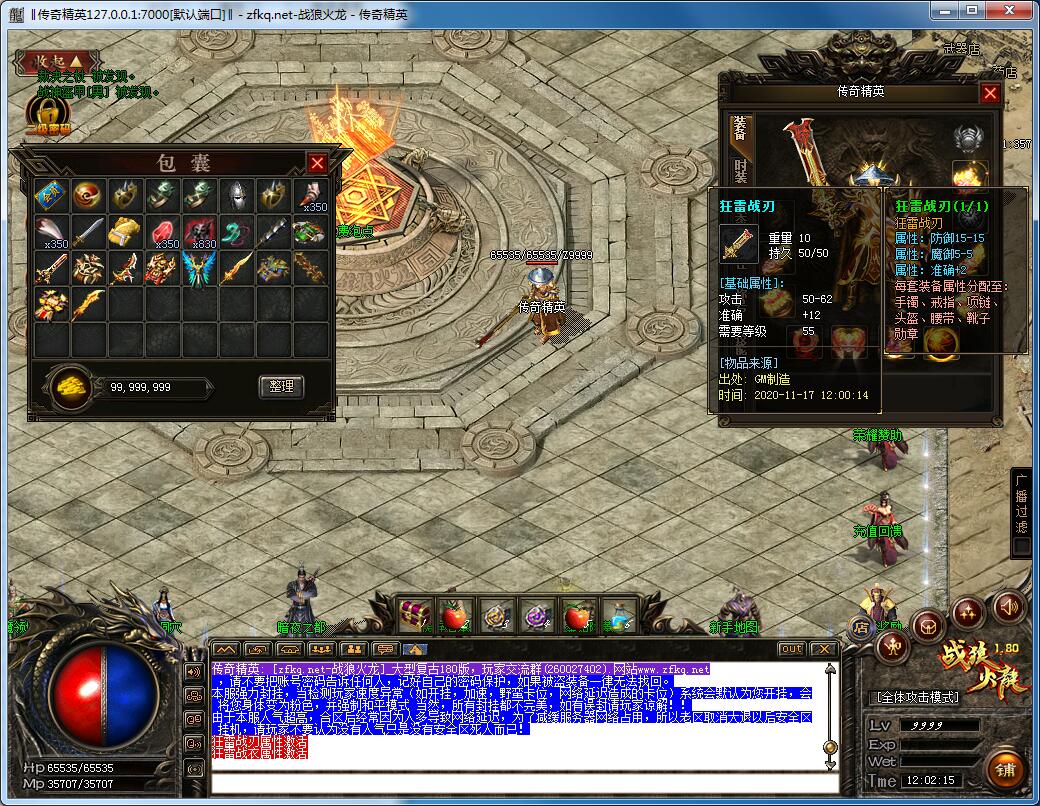Click the chat window 'out' button
Image resolution: width=1040 pixels, height=806 pixels.
(x=791, y=649)
